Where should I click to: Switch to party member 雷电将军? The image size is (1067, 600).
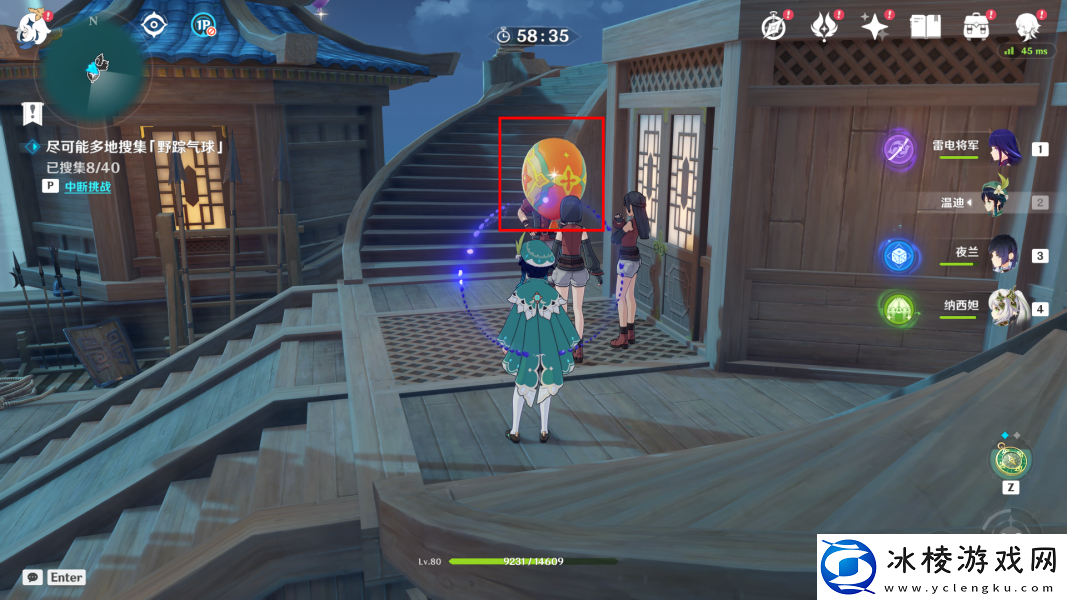pyautogui.click(x=1002, y=149)
